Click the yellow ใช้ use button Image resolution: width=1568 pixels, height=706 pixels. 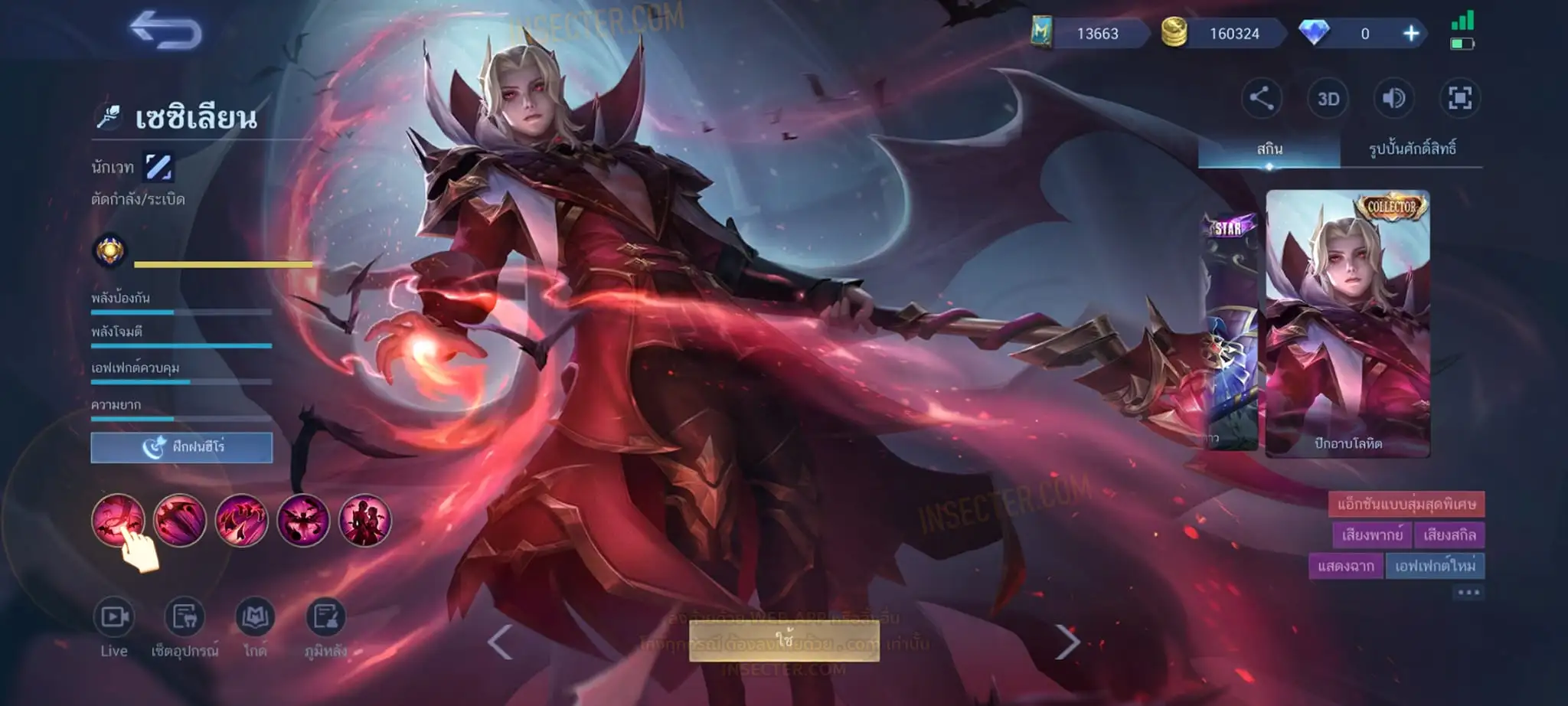click(x=784, y=640)
